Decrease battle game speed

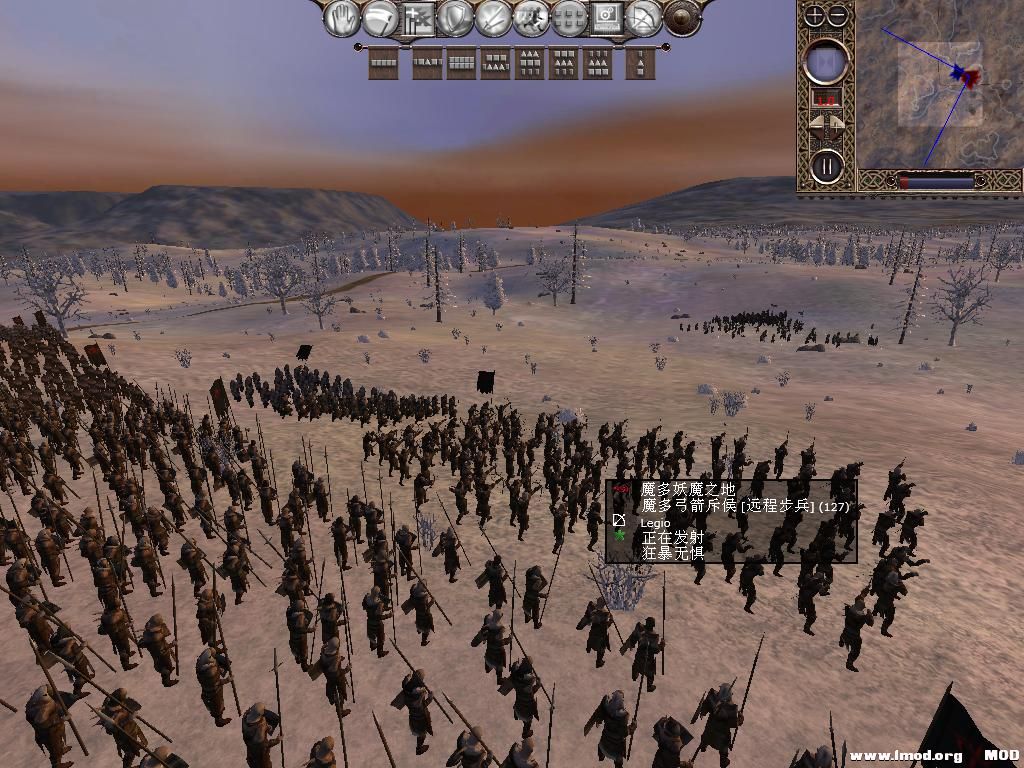click(x=815, y=124)
